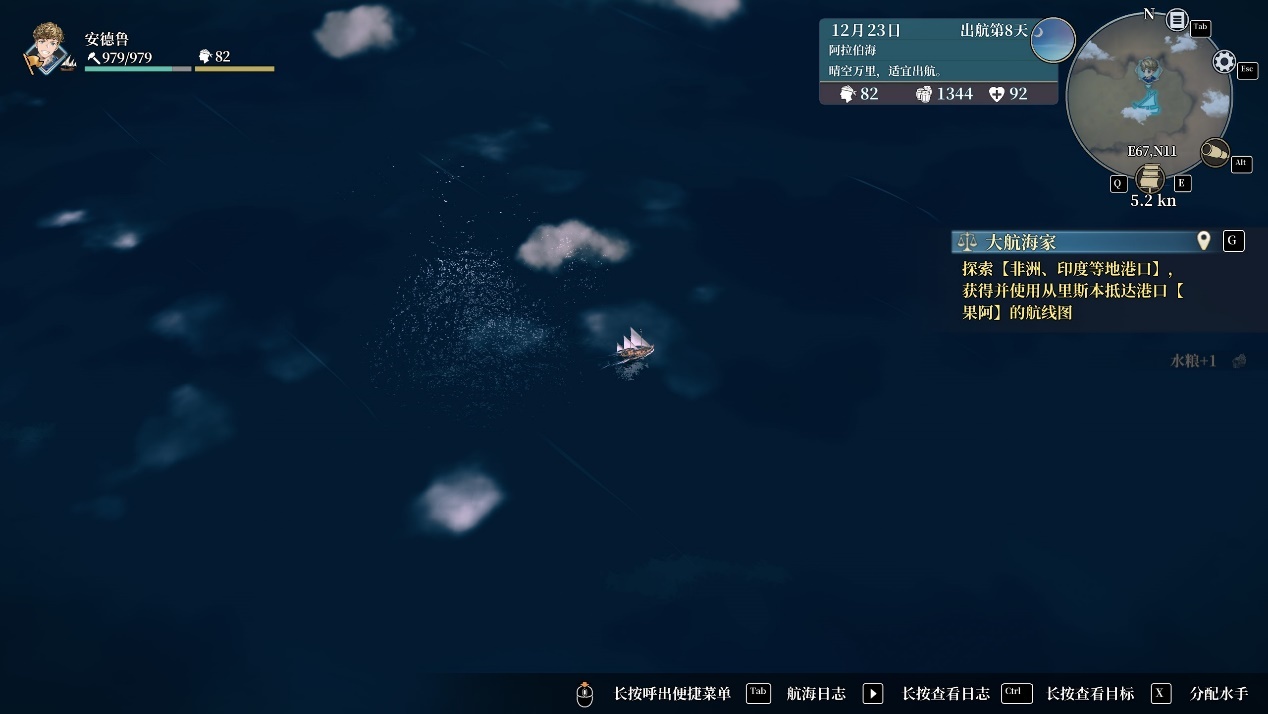
Task: Click the sail speed icon under minimap
Action: coord(1150,179)
